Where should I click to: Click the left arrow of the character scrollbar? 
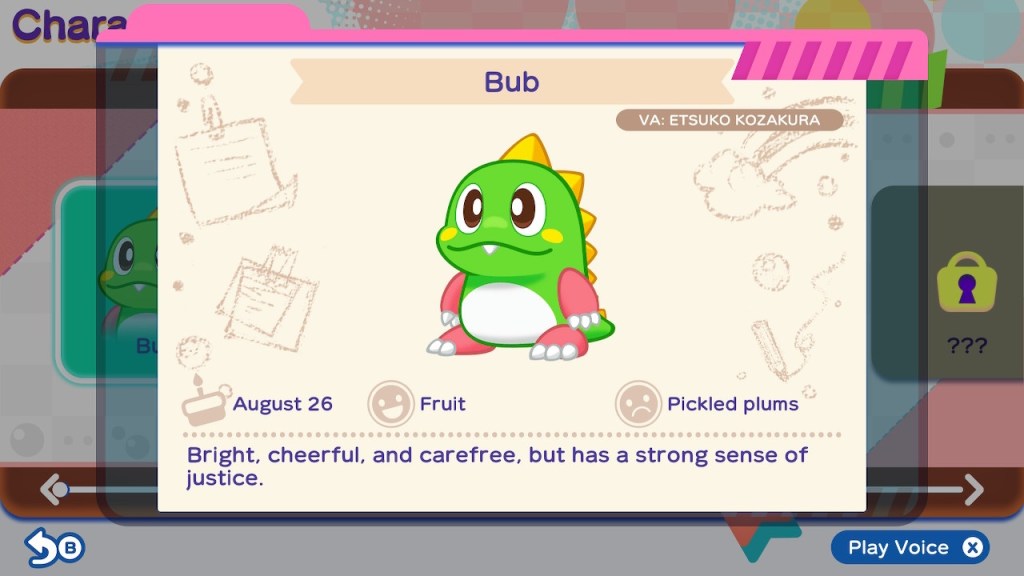[x=51, y=489]
